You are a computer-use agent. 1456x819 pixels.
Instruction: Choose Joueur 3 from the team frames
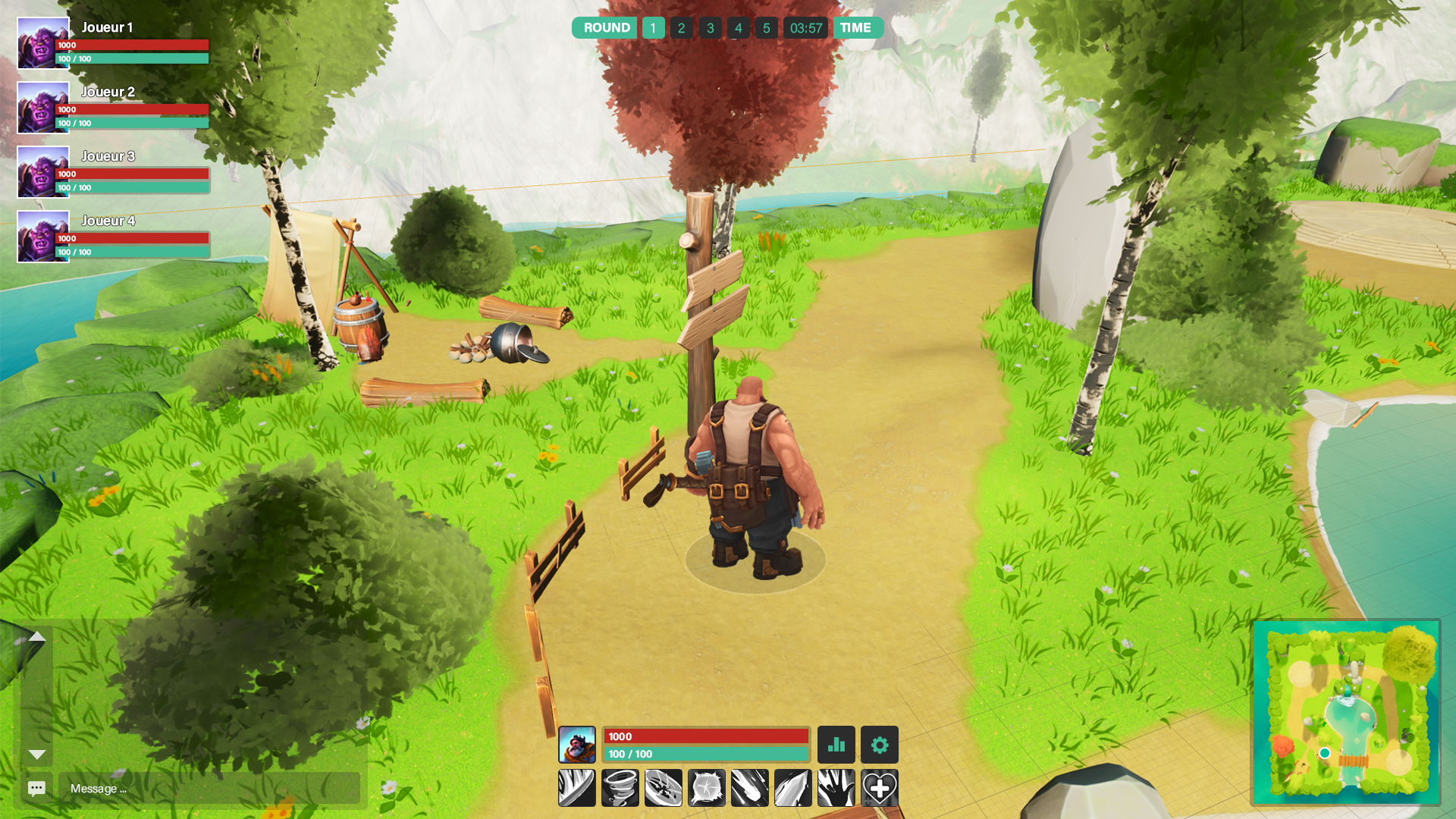114,172
